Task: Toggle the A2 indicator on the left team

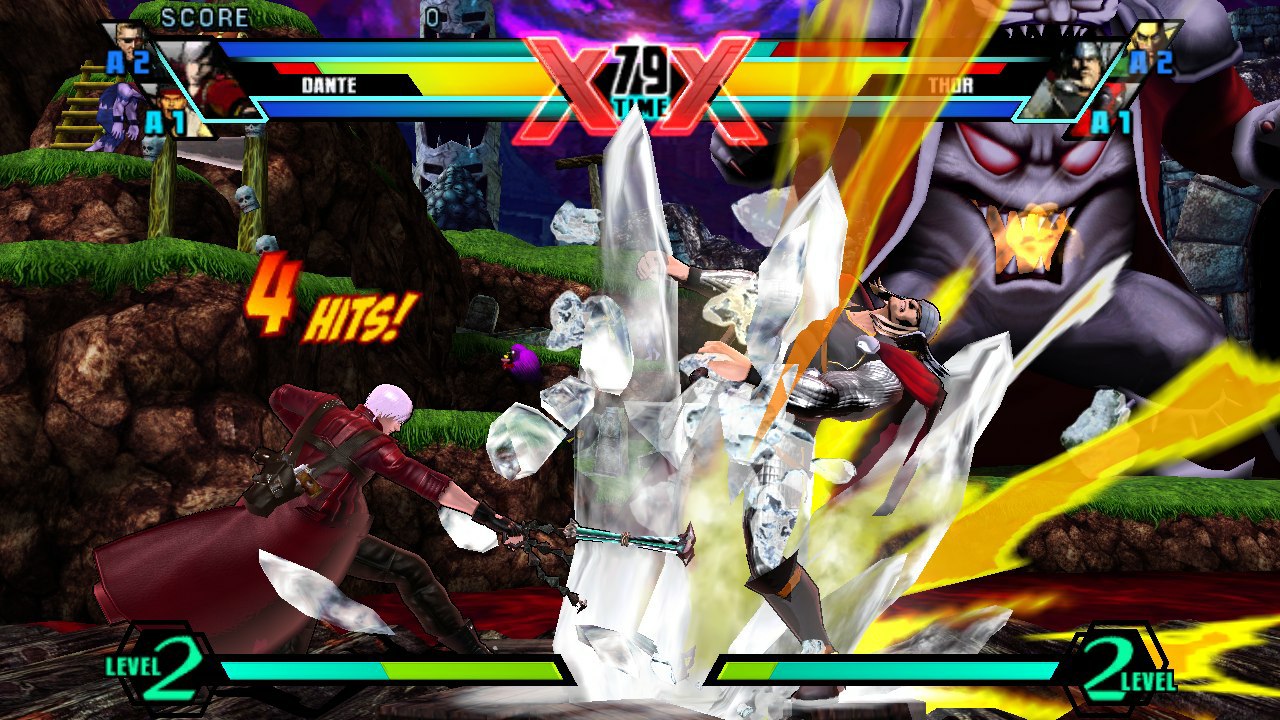Action: tap(128, 62)
